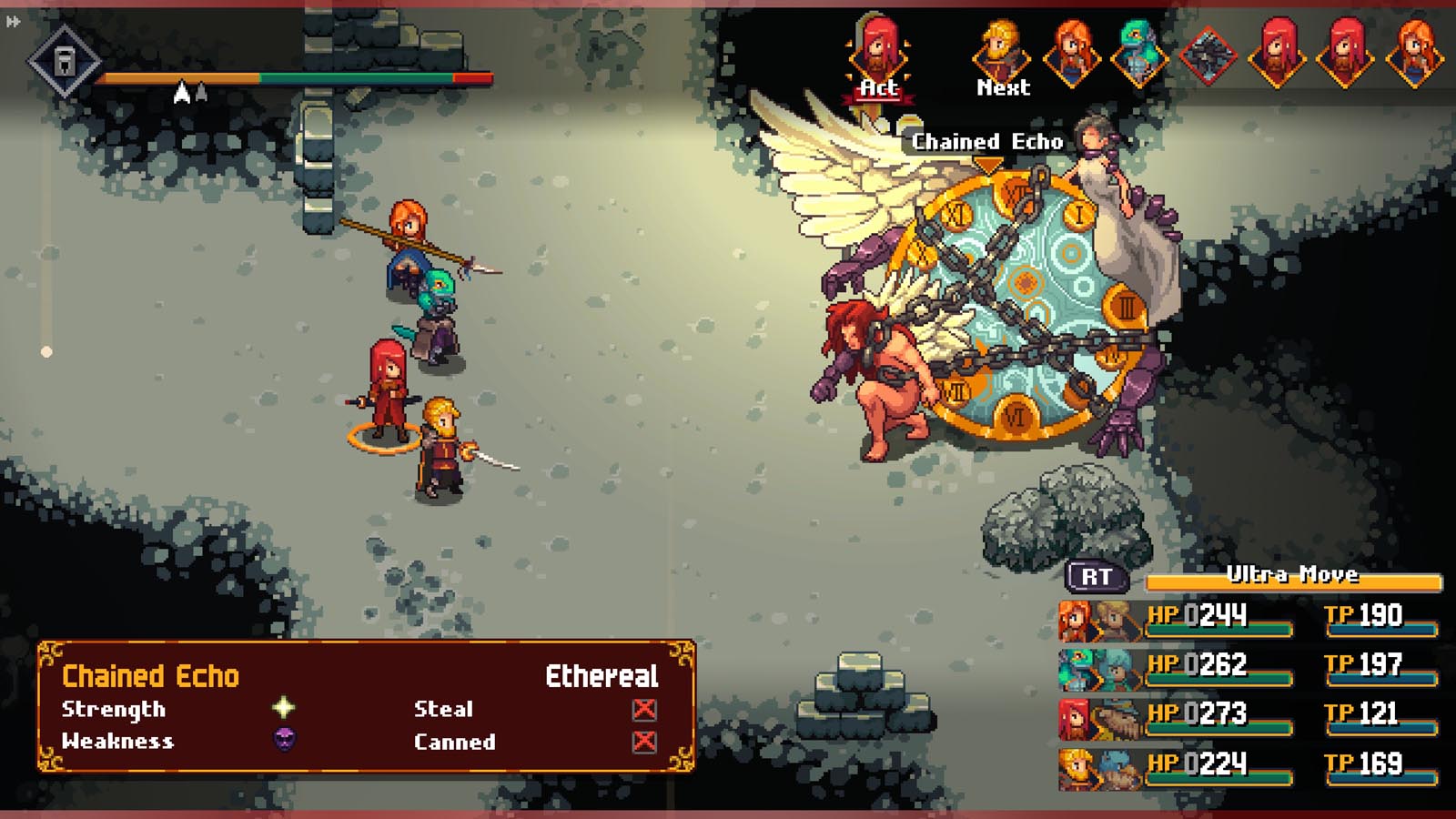Image resolution: width=1456 pixels, height=819 pixels.
Task: Pick the party row showing HP 0224
Action: [1249, 765]
